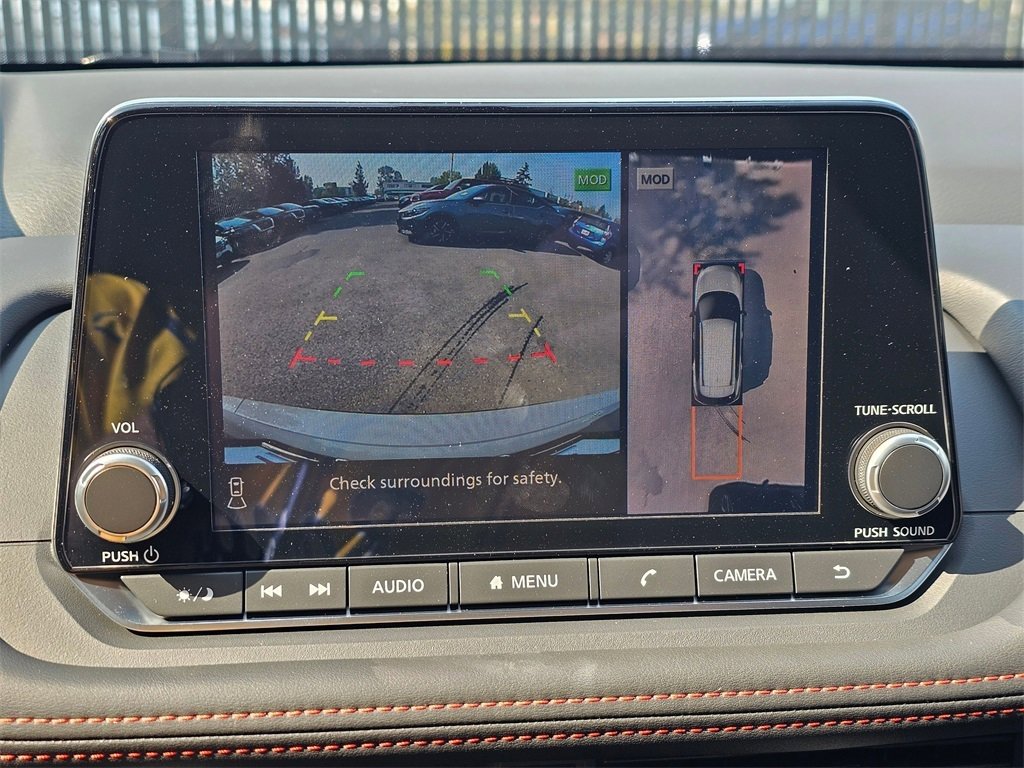
Task: Skip to the next track
Action: pos(320,589)
